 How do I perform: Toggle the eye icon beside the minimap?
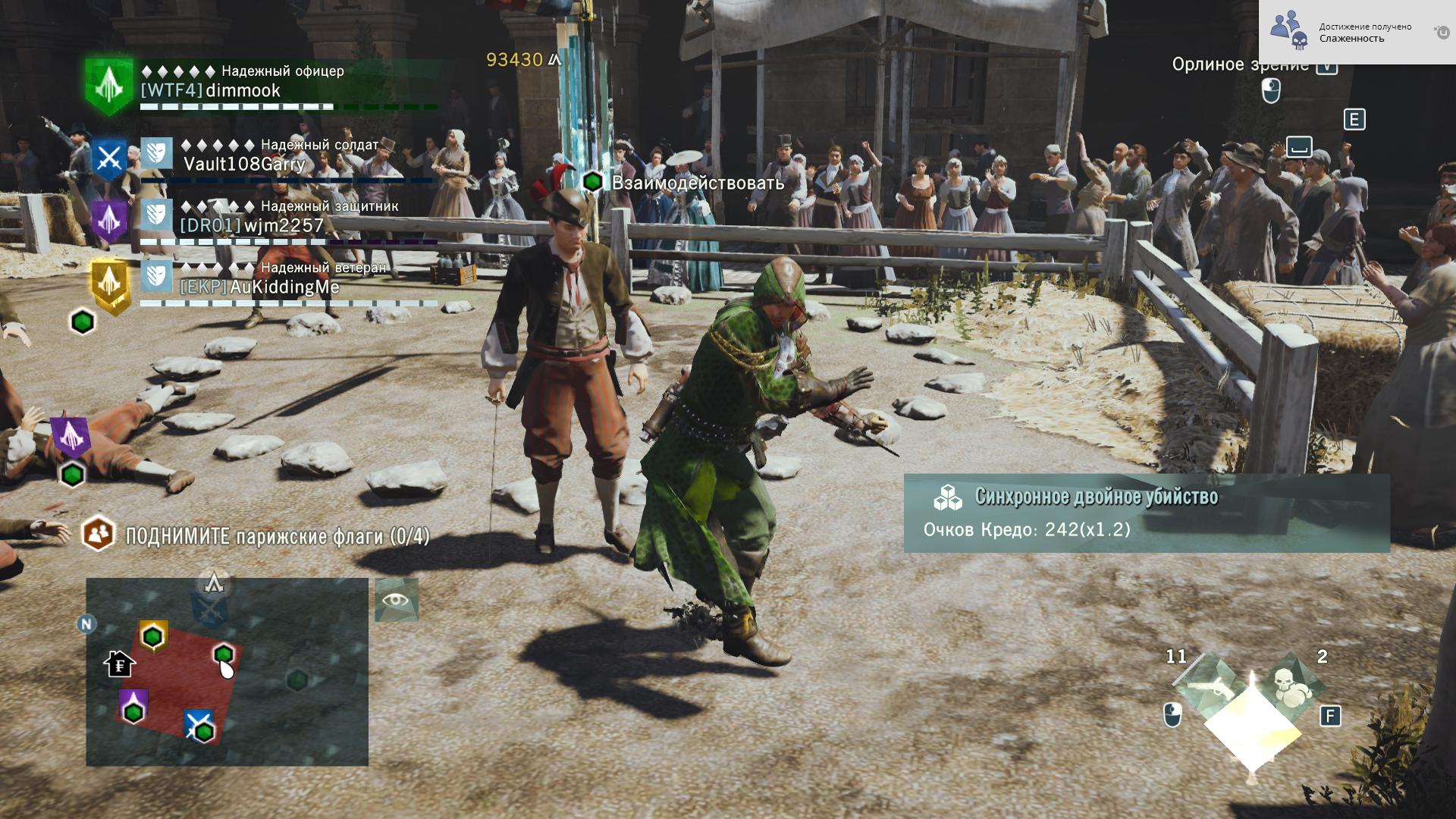click(397, 600)
